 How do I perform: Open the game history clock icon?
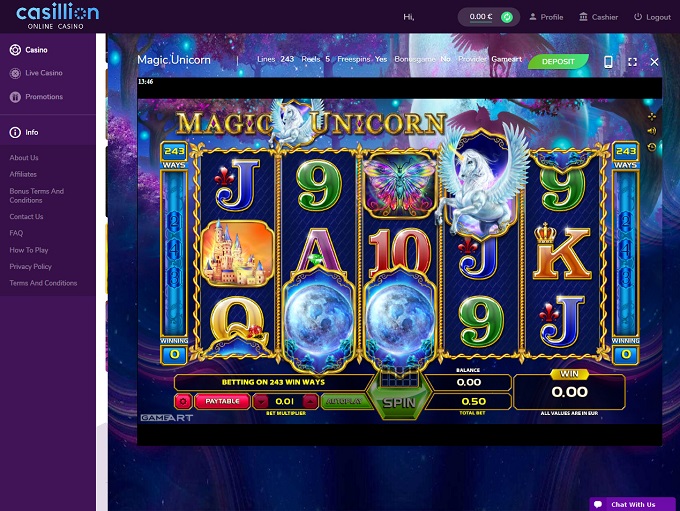[652, 147]
